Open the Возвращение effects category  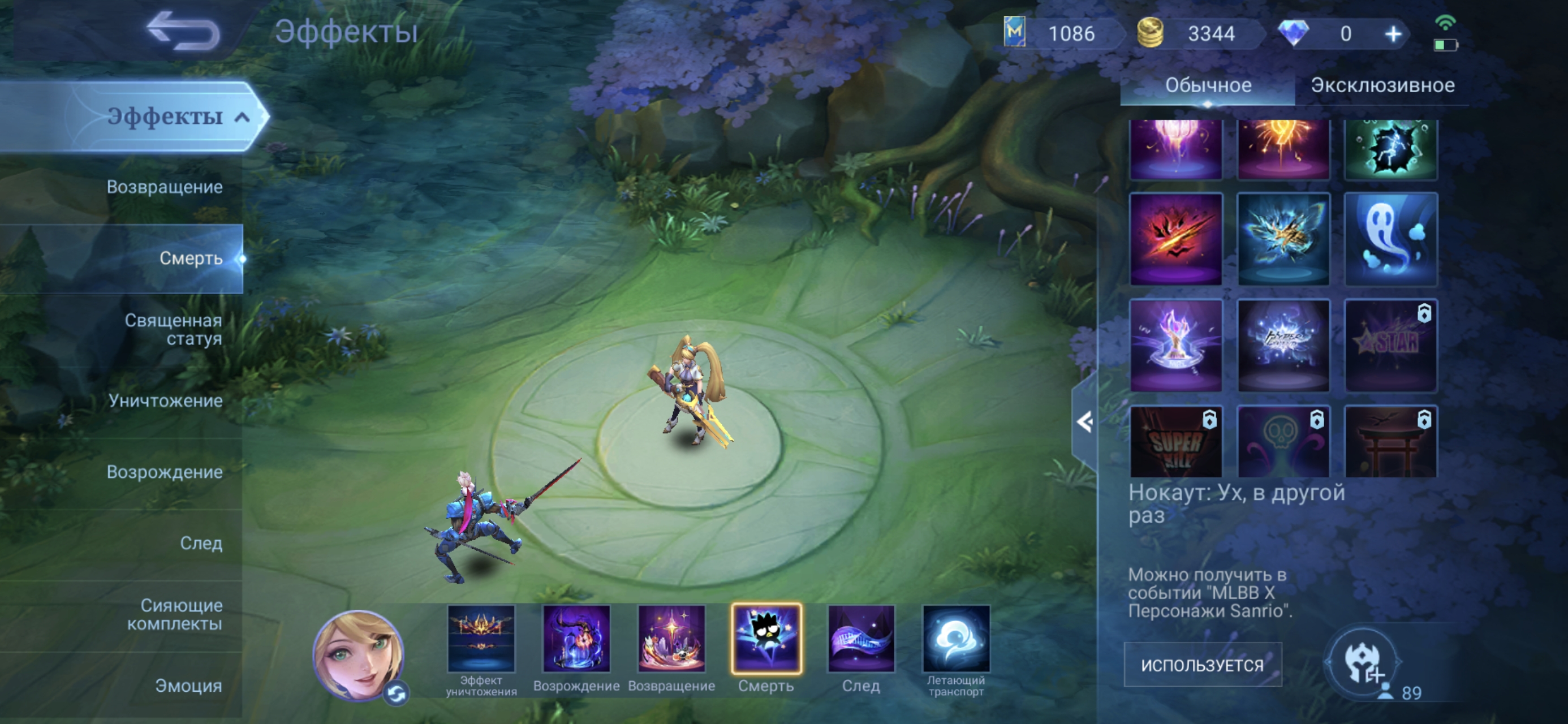coord(165,187)
